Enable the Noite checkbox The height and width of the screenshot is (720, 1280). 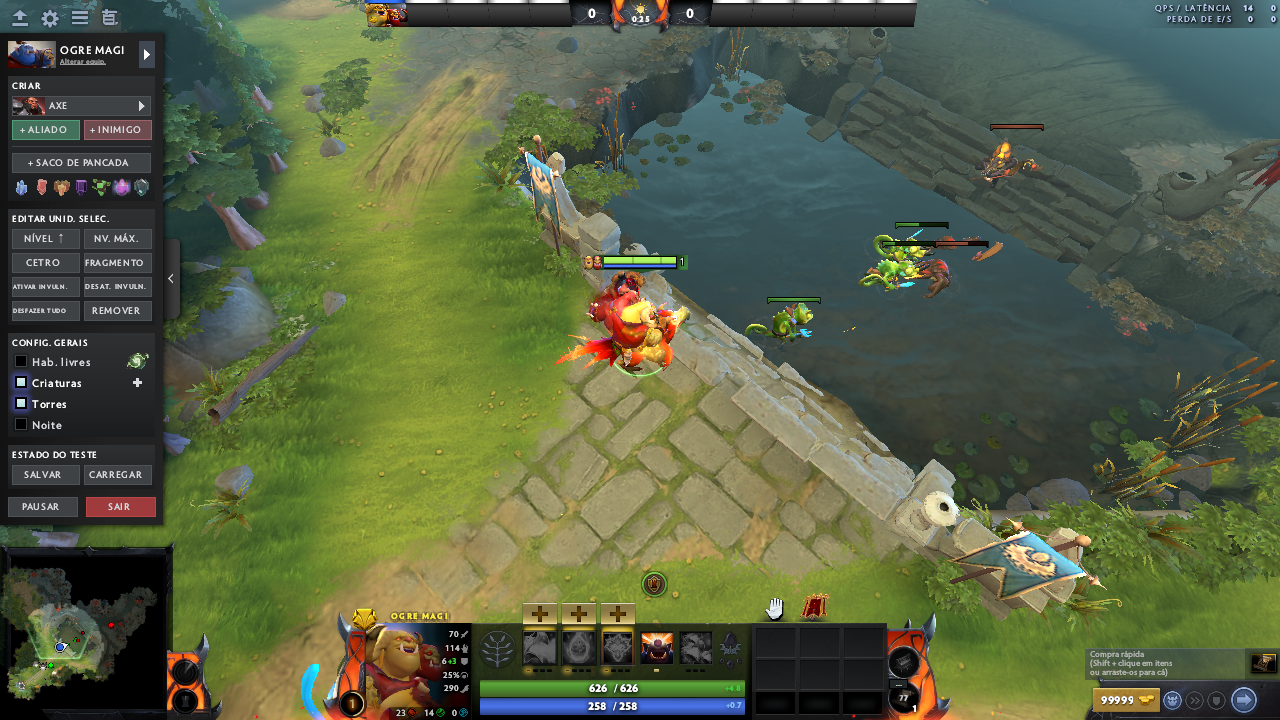(20, 425)
